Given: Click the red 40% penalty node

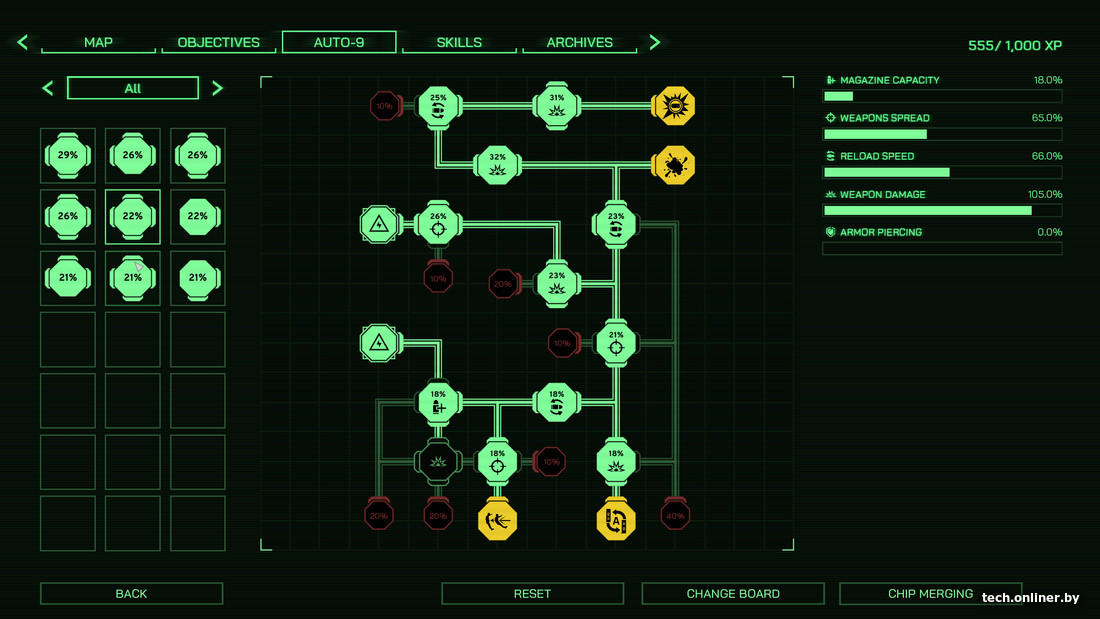Looking at the screenshot, I should coord(675,516).
